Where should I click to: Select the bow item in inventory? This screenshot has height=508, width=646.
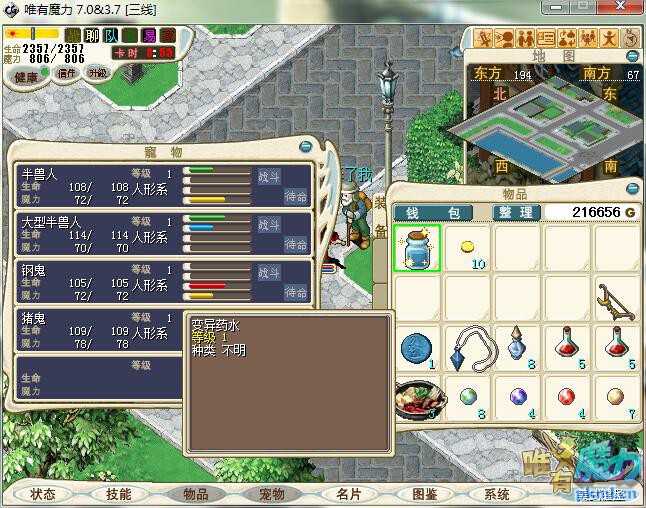click(614, 298)
